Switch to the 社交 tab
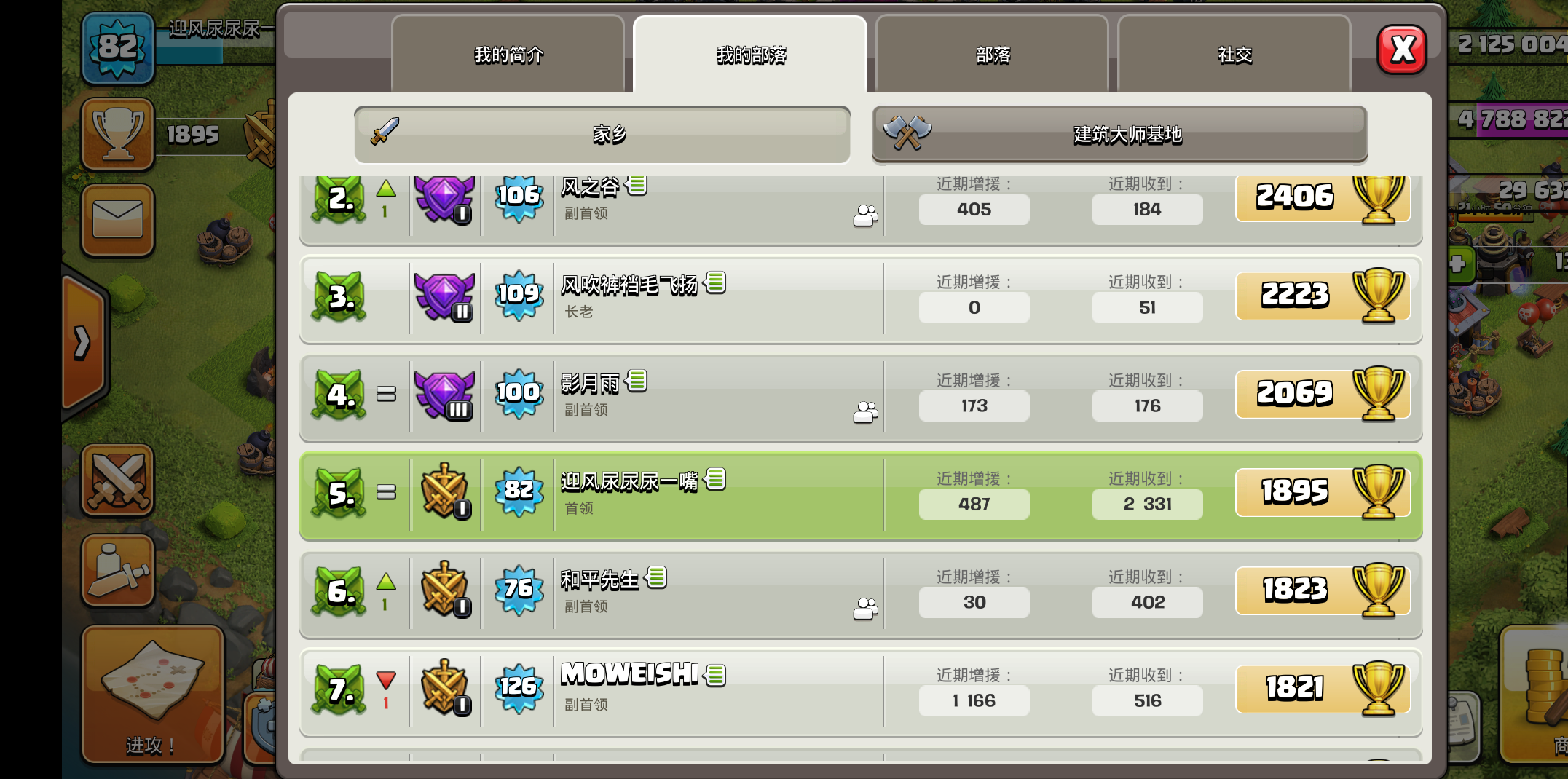 (x=1234, y=55)
